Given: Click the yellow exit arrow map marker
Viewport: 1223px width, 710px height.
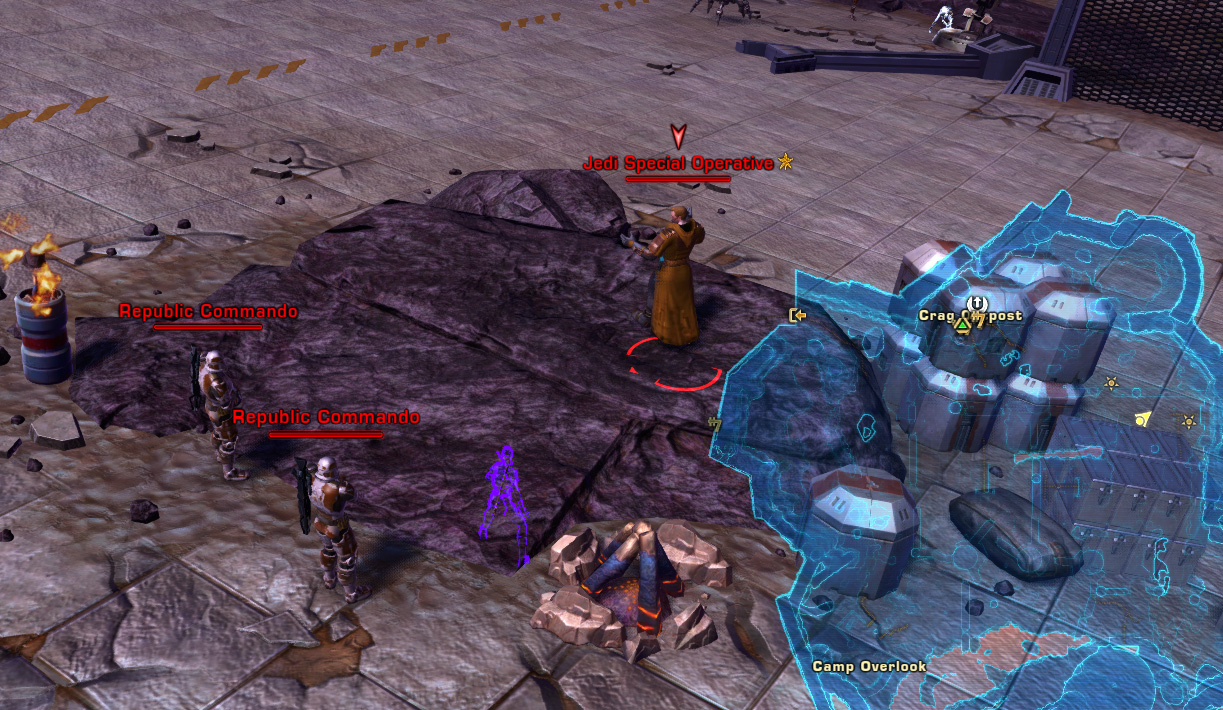Looking at the screenshot, I should 797,315.
